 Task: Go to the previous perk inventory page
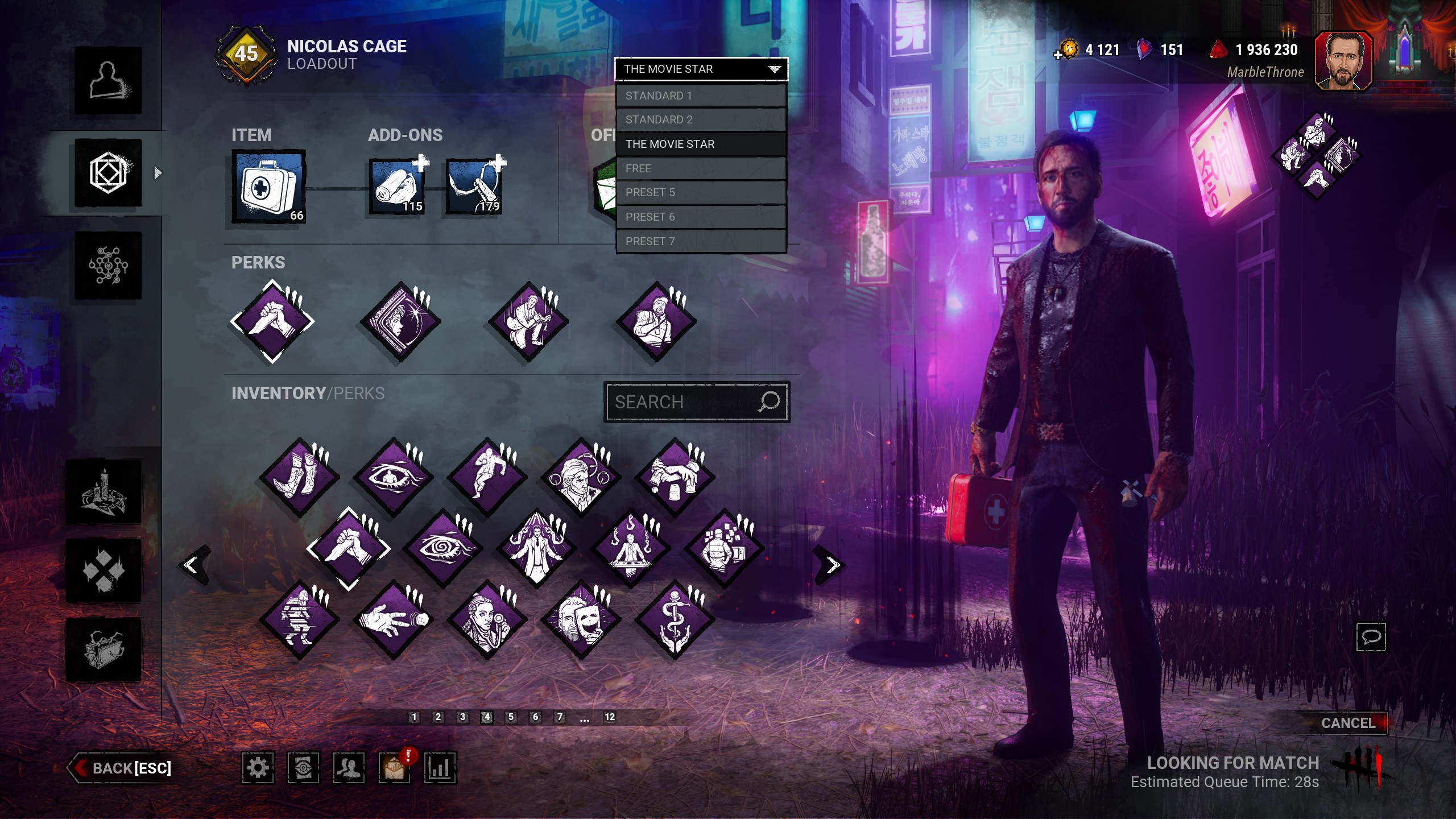(x=192, y=565)
